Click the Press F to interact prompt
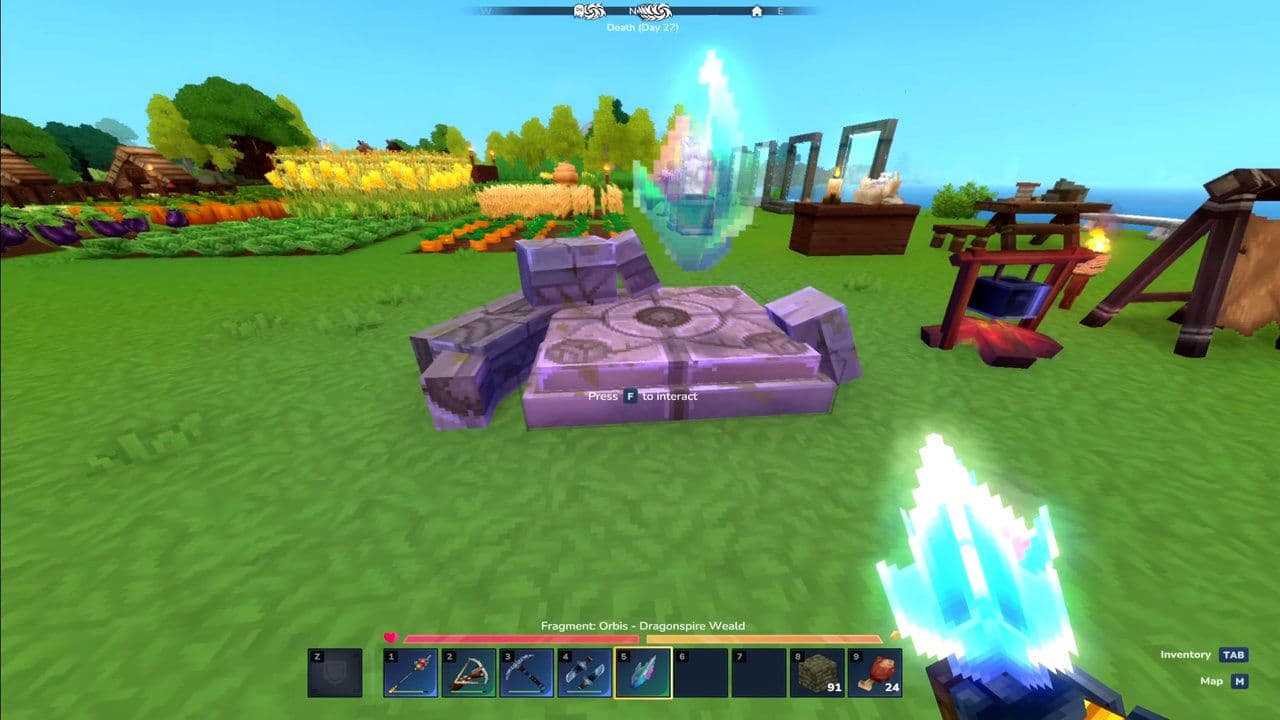Screen dimensions: 1280x720 click(641, 396)
